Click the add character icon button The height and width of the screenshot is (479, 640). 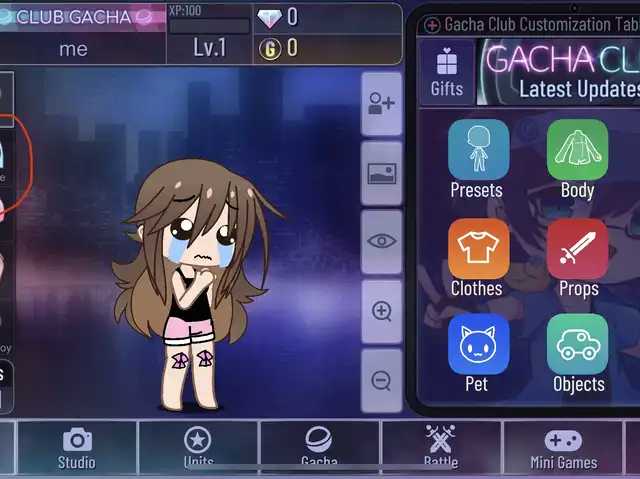pos(381,104)
